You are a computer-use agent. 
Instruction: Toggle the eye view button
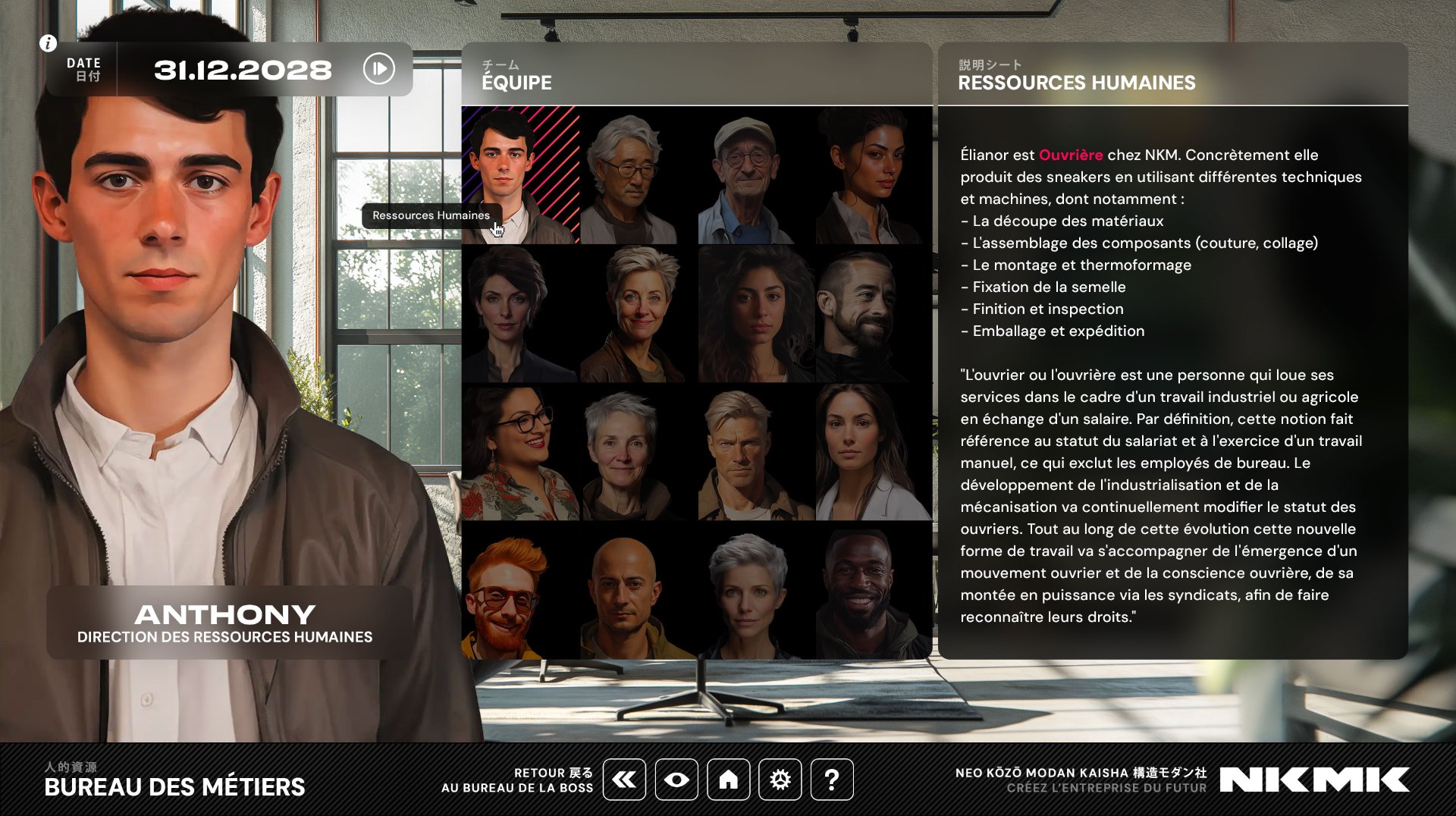pyautogui.click(x=676, y=779)
